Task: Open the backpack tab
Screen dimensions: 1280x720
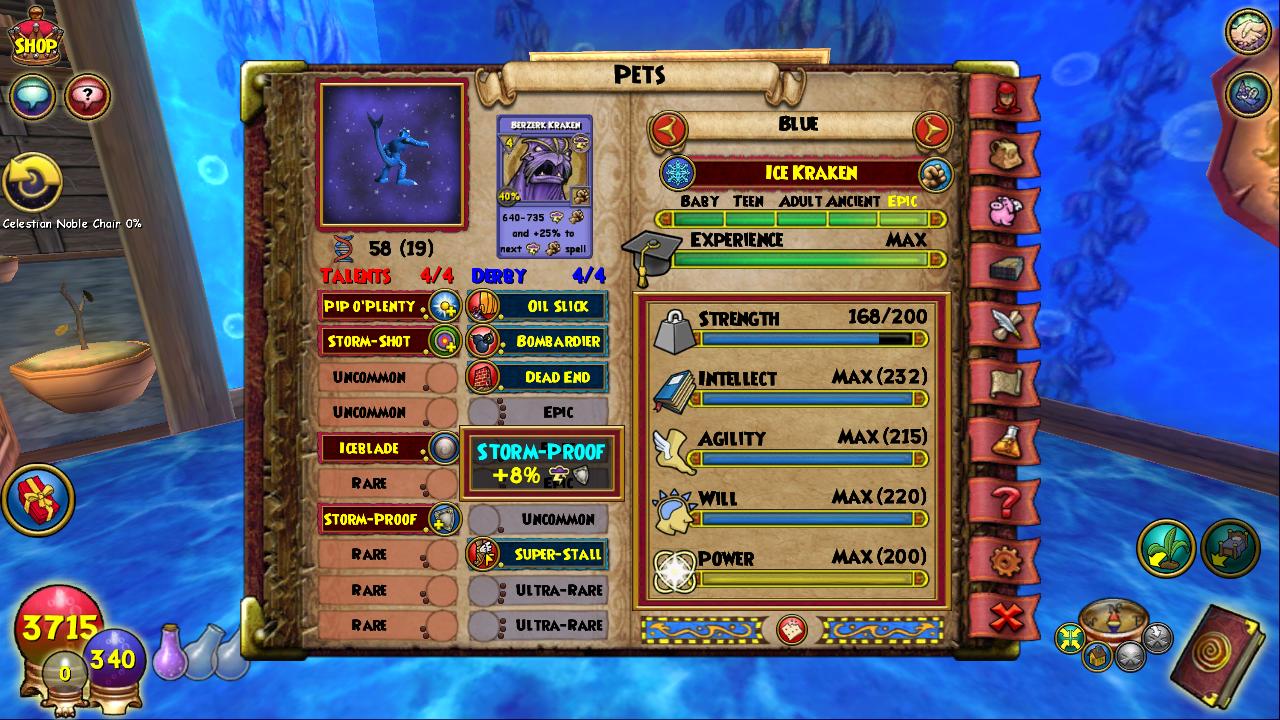Action: pyautogui.click(x=1004, y=153)
